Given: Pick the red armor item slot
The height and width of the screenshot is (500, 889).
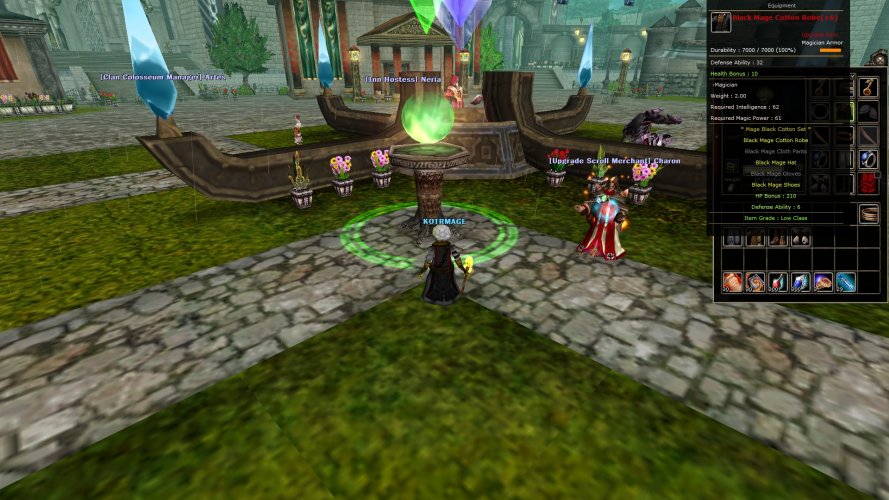Looking at the screenshot, I should (x=867, y=182).
